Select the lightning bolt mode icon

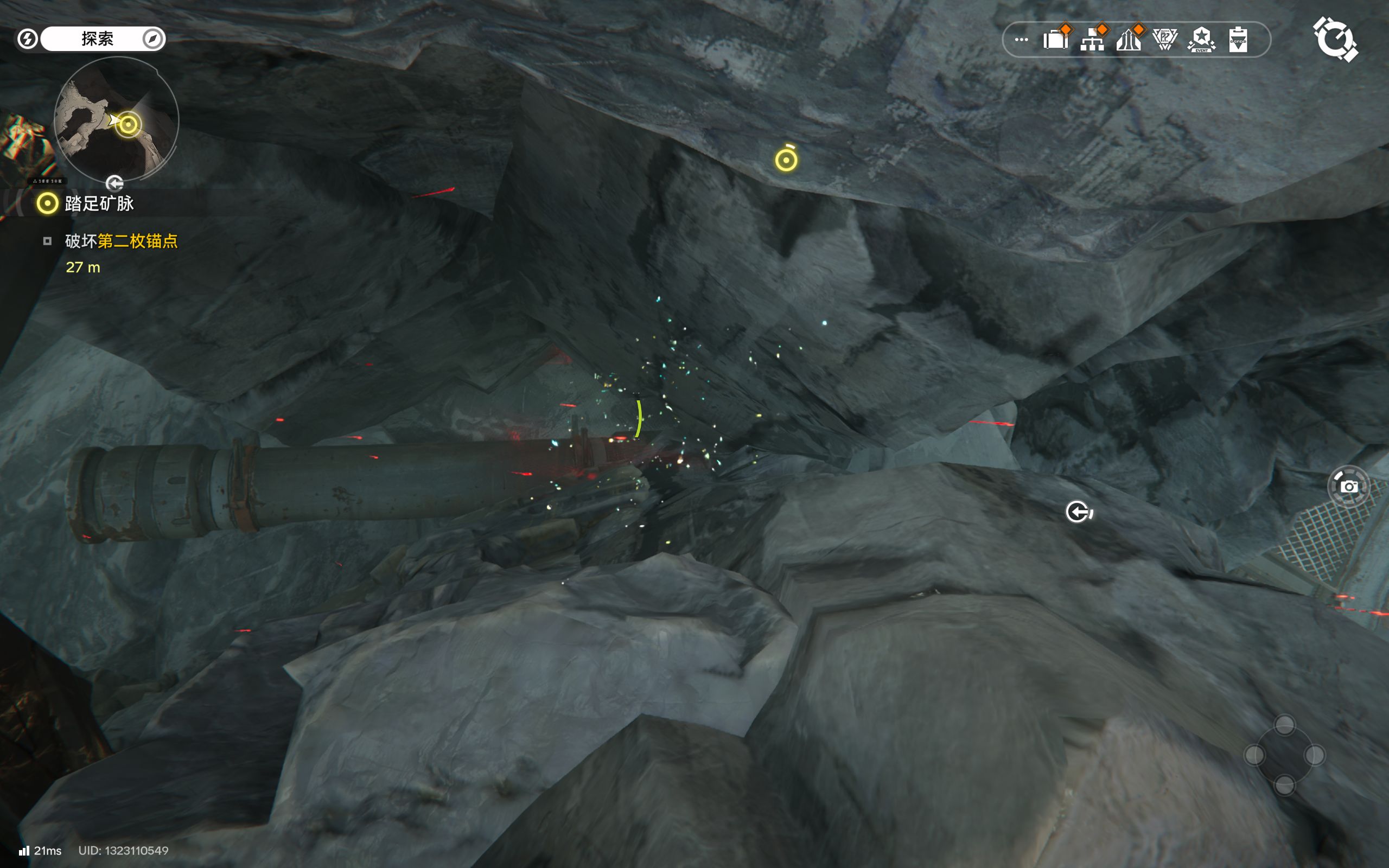pos(28,39)
